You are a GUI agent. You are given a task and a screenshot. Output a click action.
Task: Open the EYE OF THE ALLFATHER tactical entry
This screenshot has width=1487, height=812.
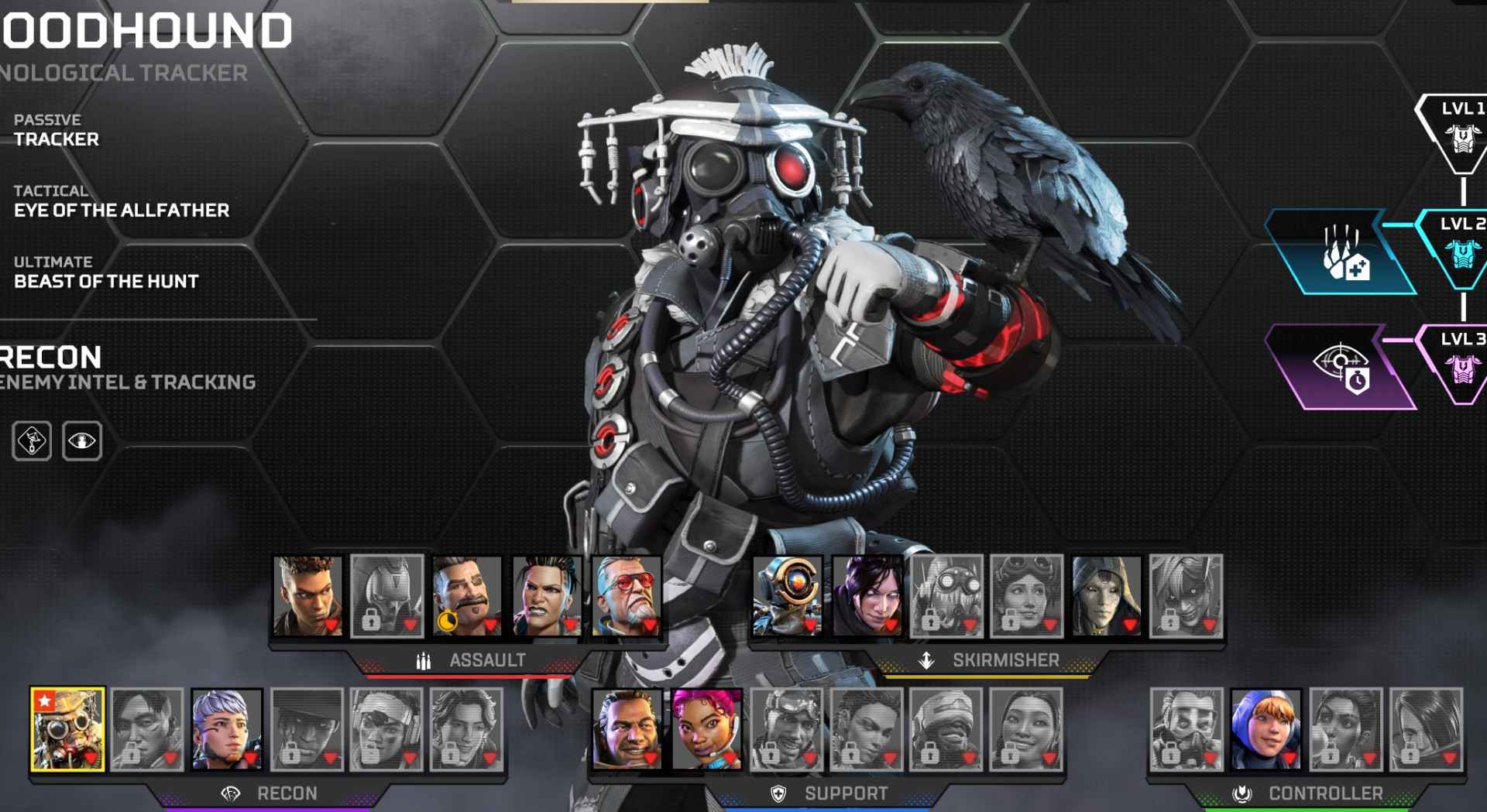point(122,210)
